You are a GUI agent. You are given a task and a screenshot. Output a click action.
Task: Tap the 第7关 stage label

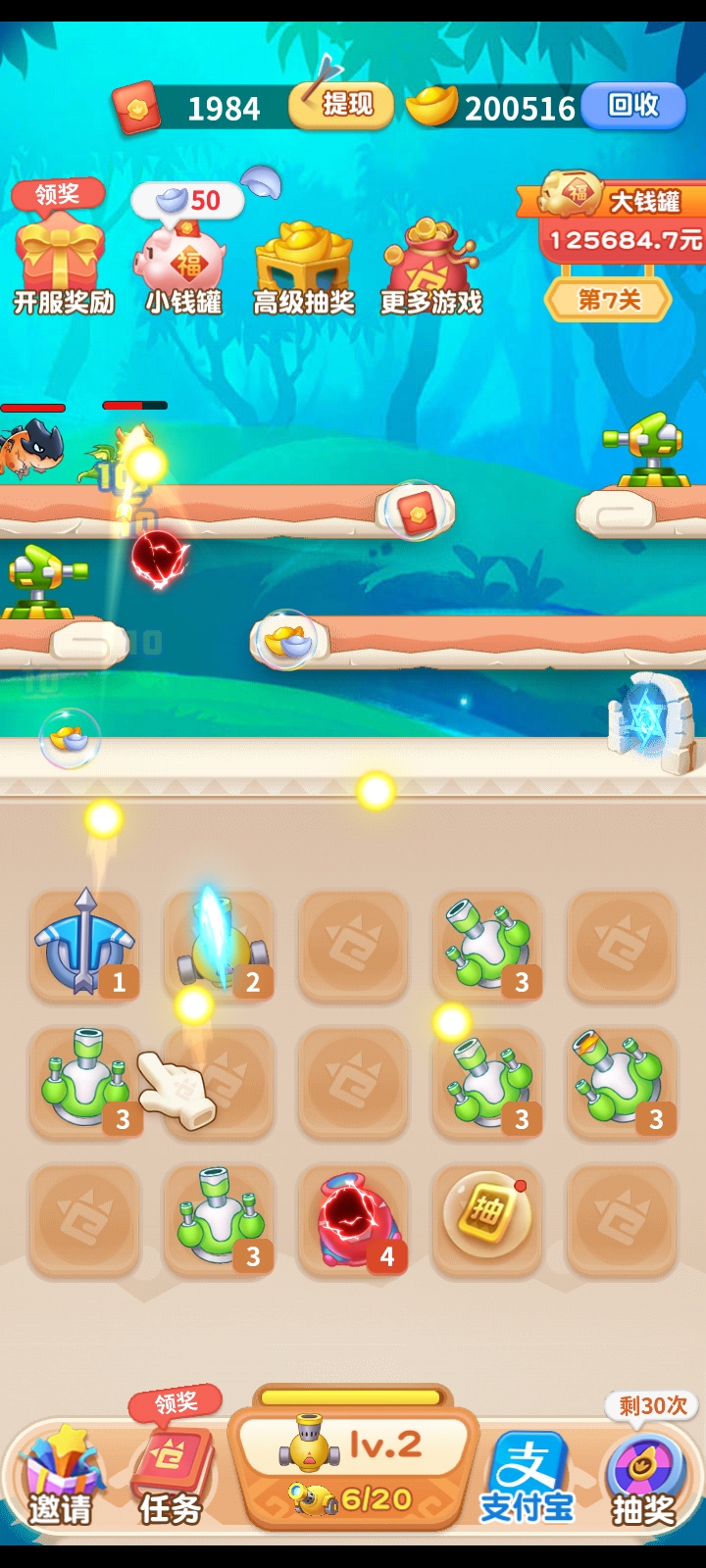[x=608, y=300]
